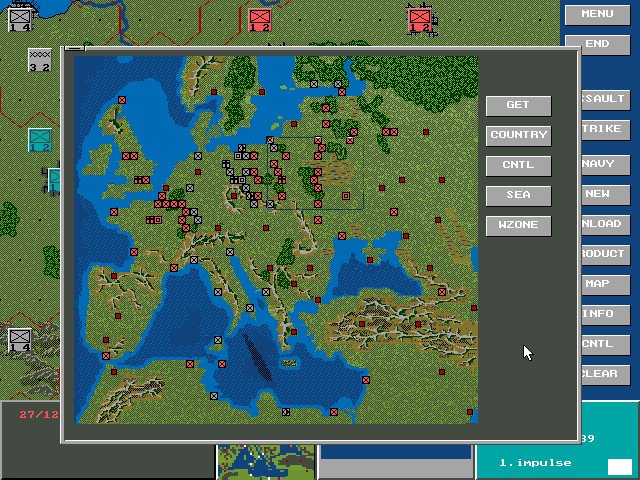
Task: Click the UNLOAD command button
Action: [605, 224]
